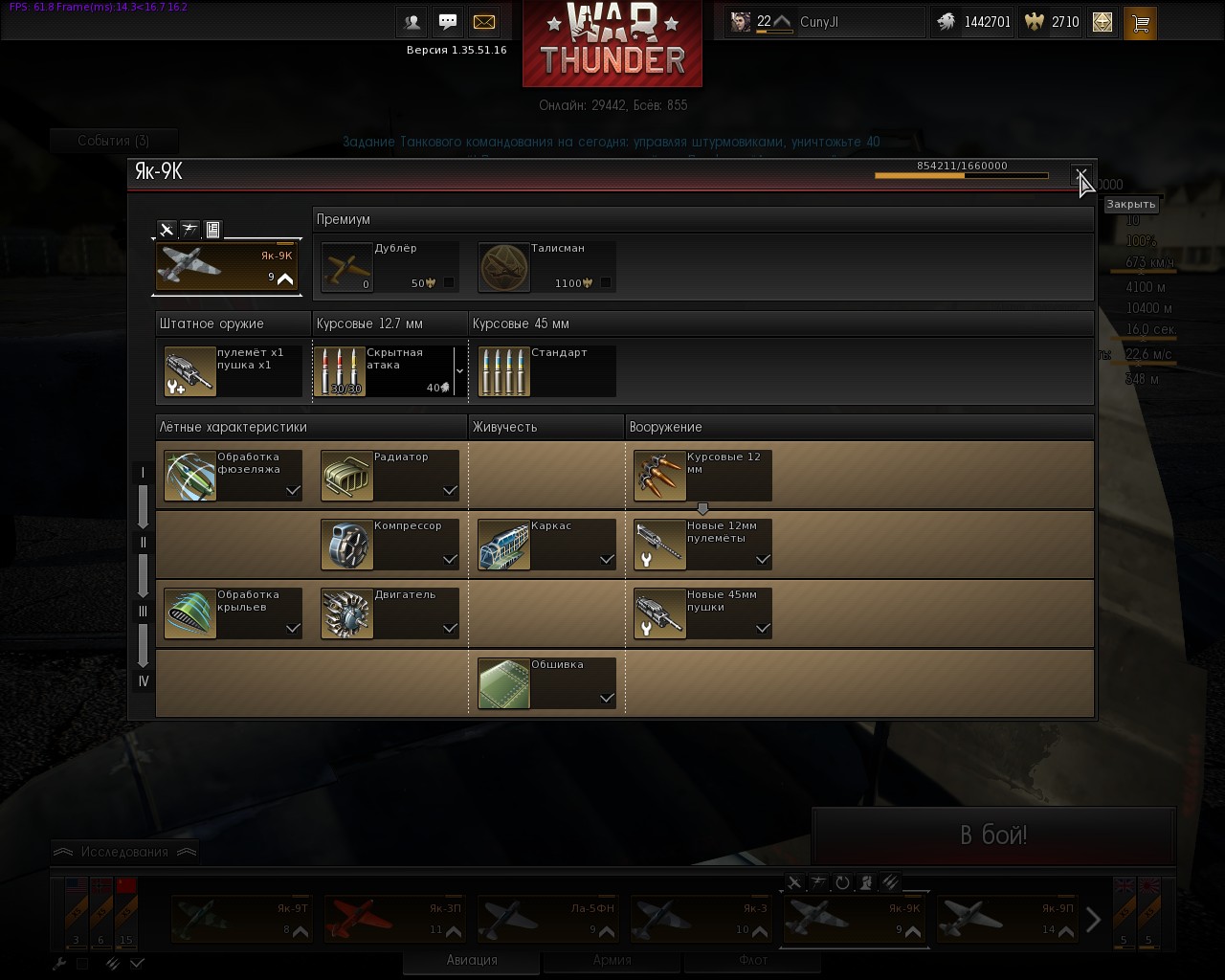The height and width of the screenshot is (980, 1225).
Task: Select the Обработка фюзеляжа modification
Action: pyautogui.click(x=233, y=476)
